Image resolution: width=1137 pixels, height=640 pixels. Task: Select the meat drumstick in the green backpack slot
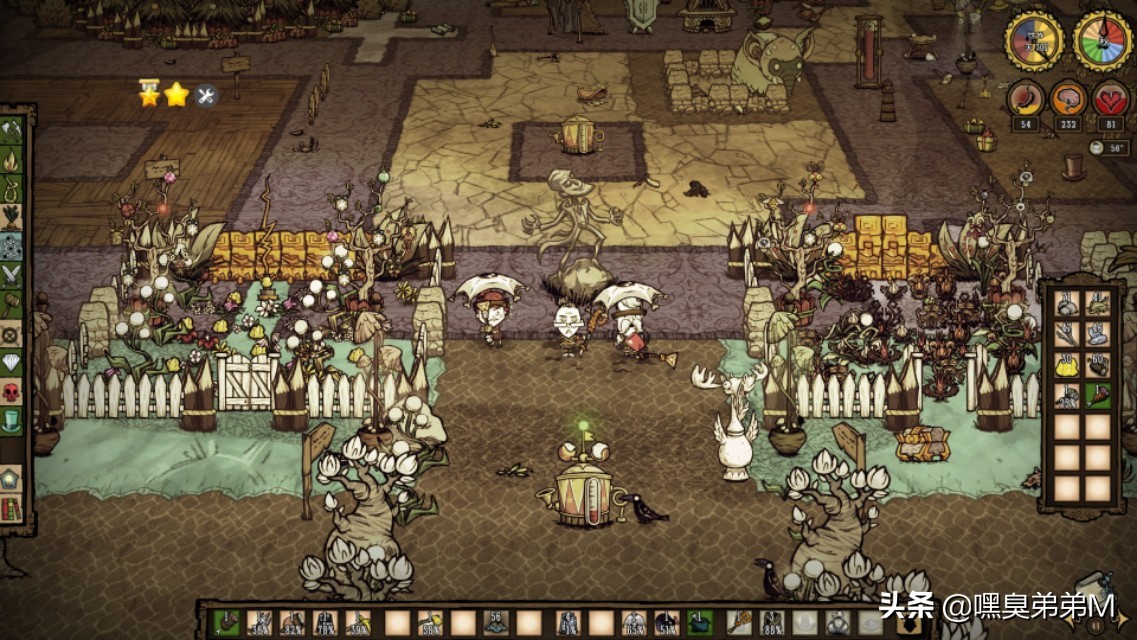point(1098,396)
